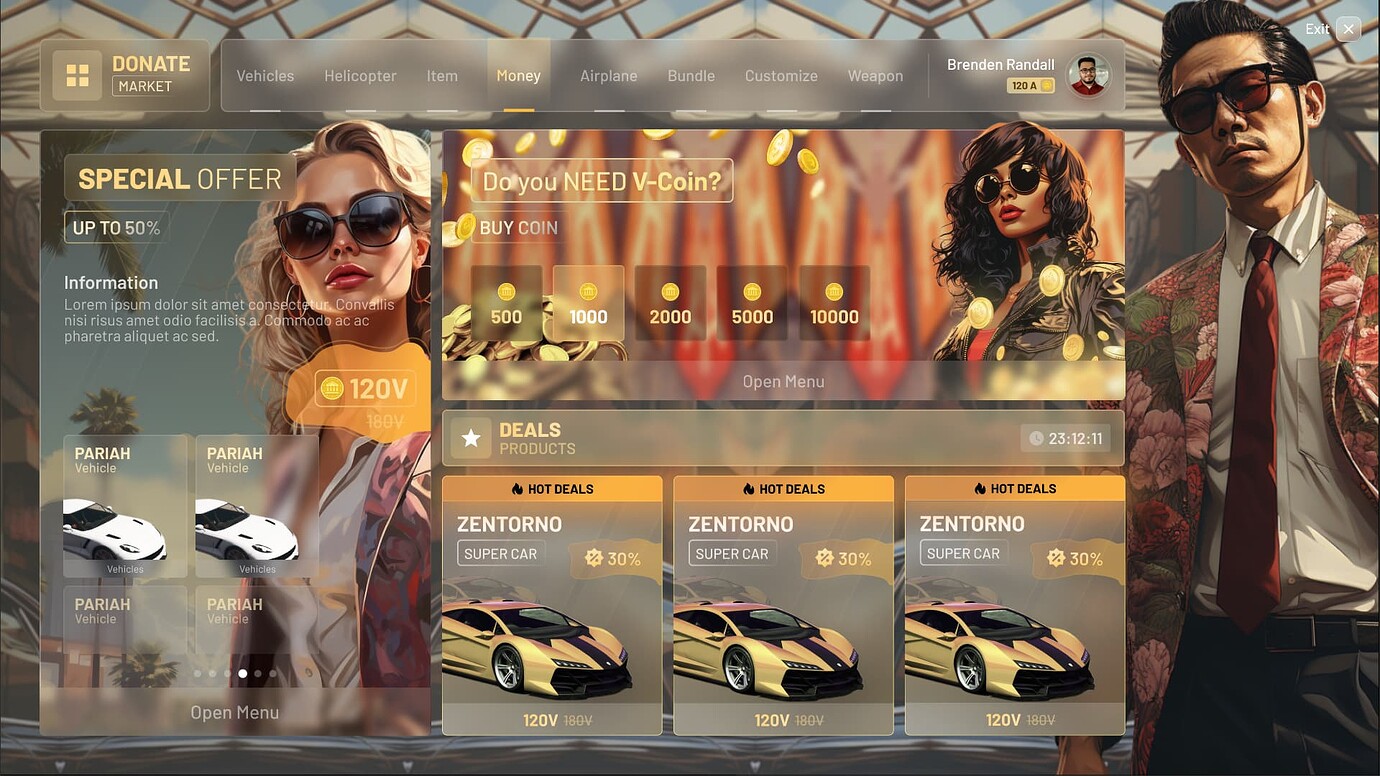The height and width of the screenshot is (776, 1380).
Task: Click the 30% discount badge on the first ZENTORNO
Action: (x=615, y=558)
